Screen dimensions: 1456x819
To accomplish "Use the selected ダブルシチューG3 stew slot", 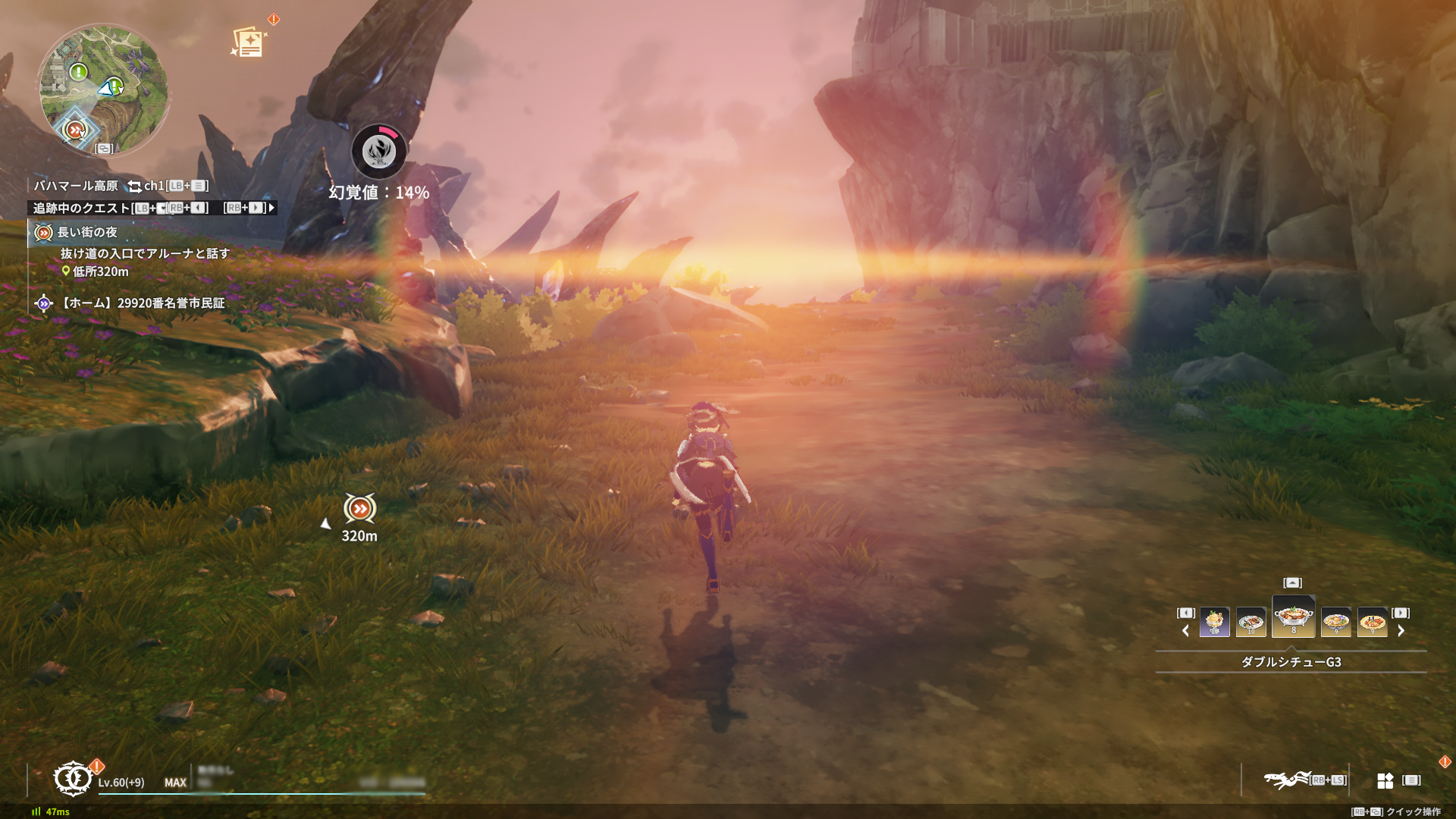I will (x=1293, y=617).
